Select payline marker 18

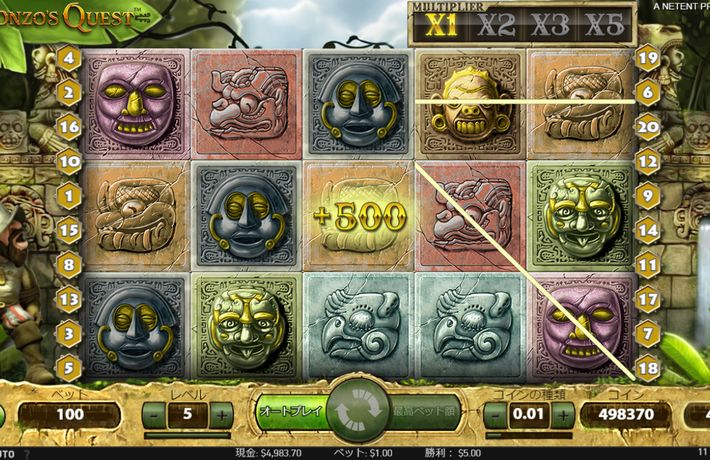click(647, 365)
